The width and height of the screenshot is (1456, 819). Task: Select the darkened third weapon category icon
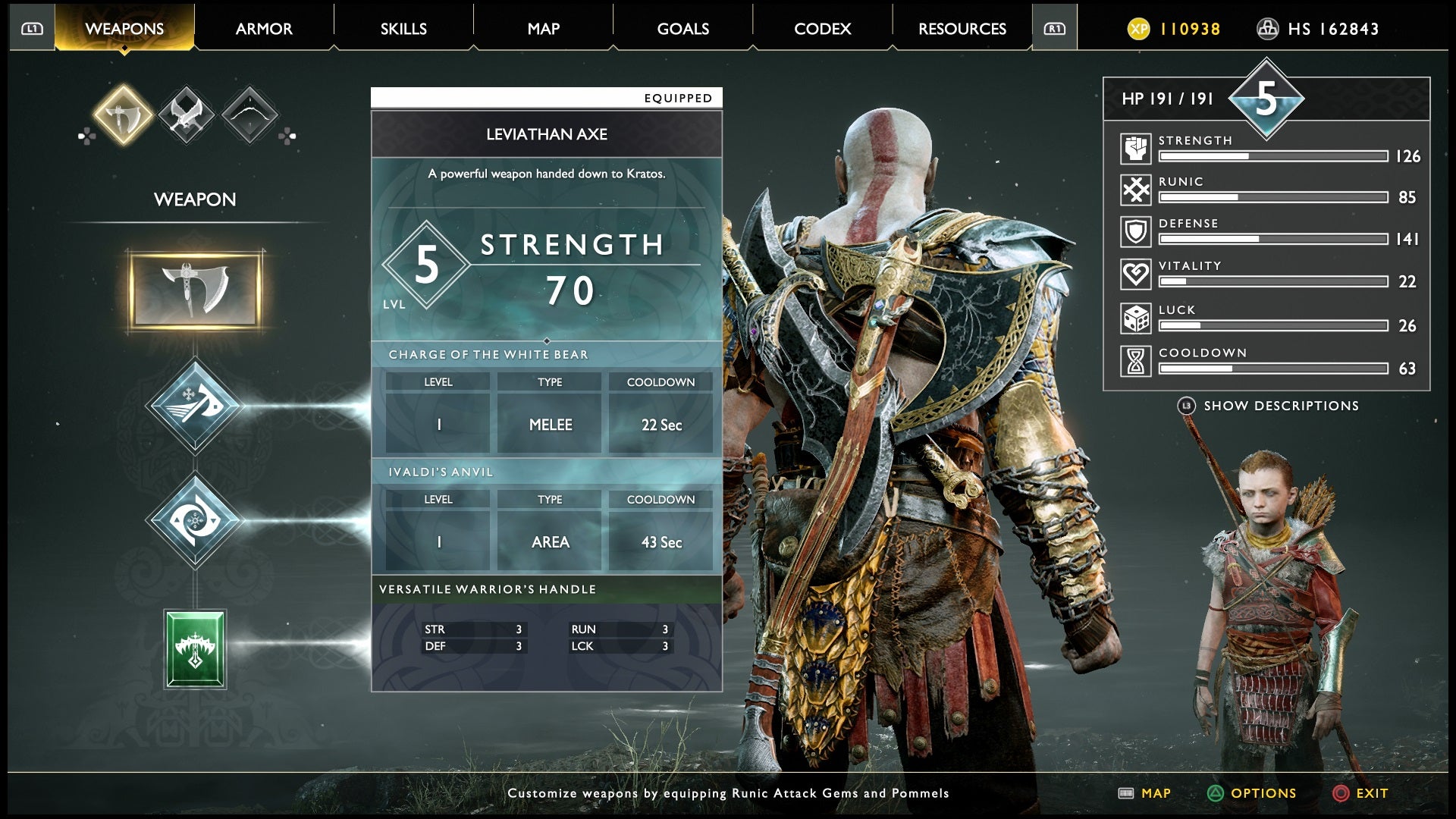point(250,115)
